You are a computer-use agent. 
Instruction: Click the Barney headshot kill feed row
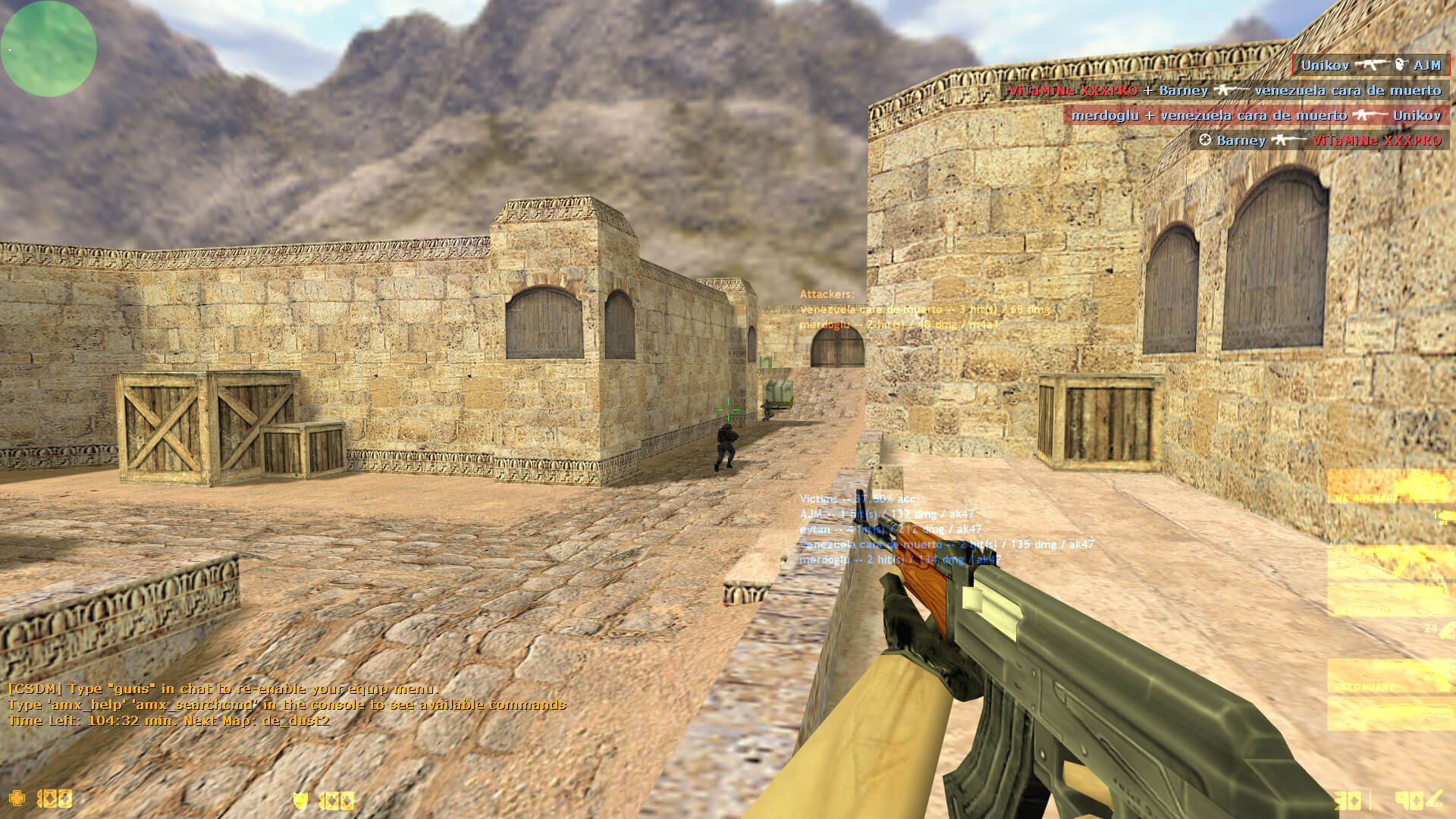point(1319,140)
